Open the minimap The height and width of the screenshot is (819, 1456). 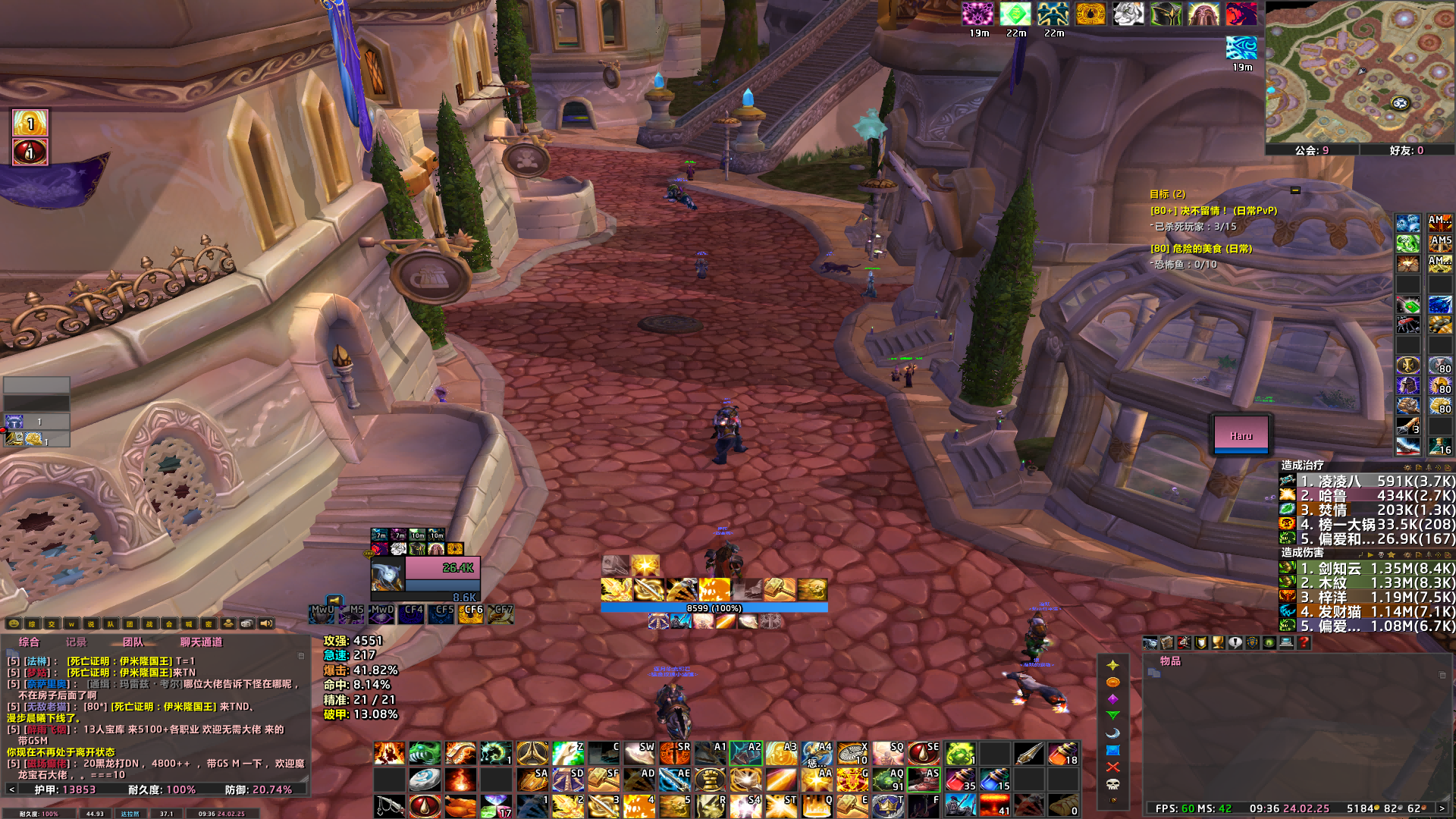coord(1359,72)
